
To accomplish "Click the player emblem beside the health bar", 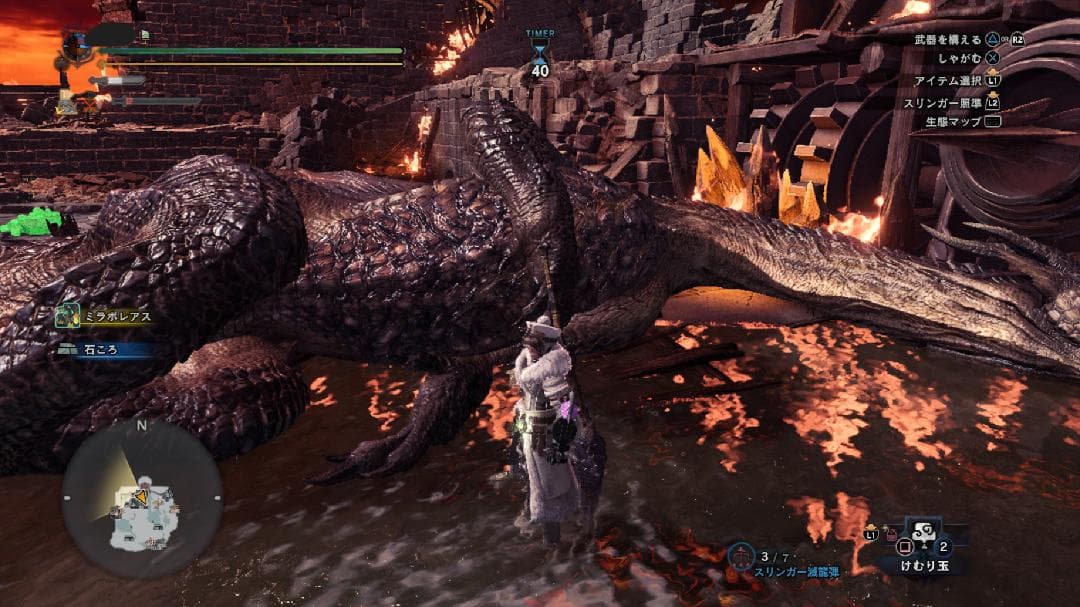I will pyautogui.click(x=77, y=48).
